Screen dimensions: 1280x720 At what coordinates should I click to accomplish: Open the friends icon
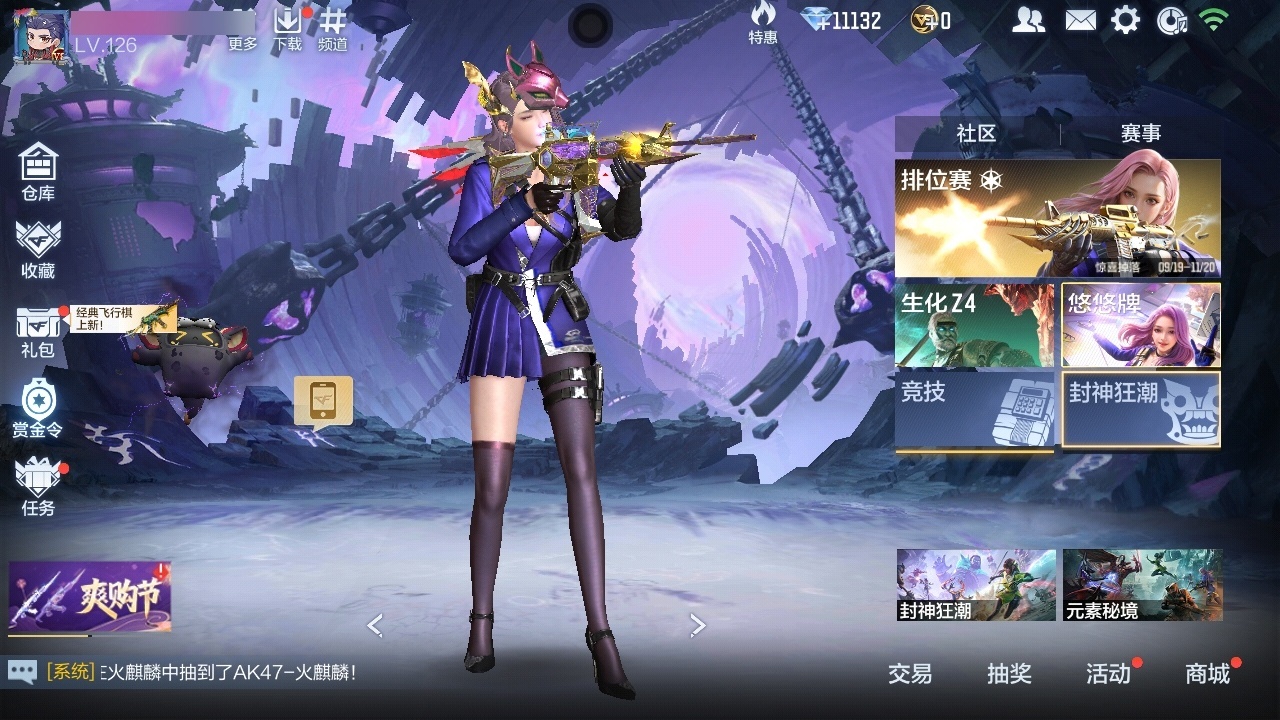click(x=1028, y=20)
